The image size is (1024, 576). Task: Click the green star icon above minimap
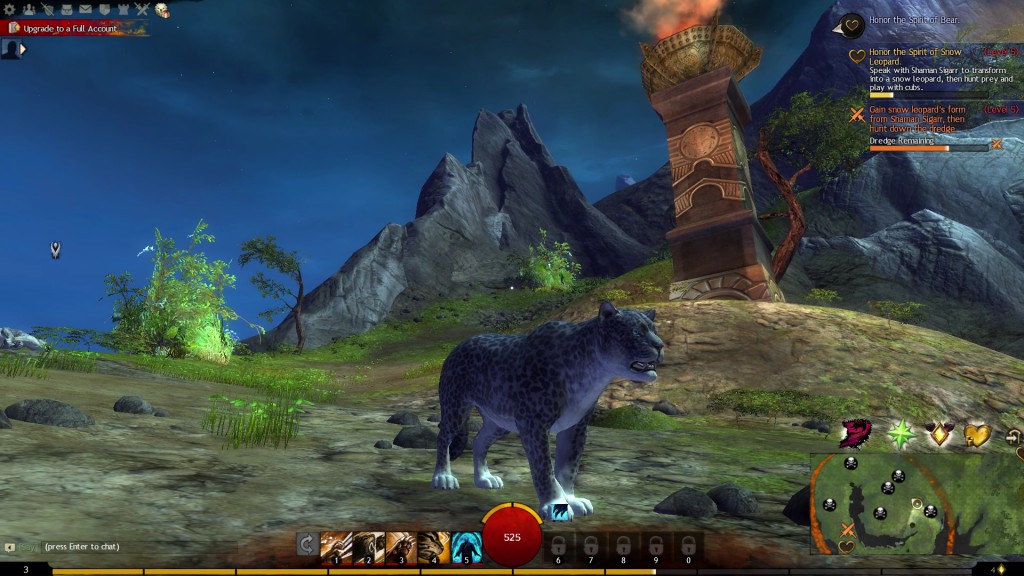tap(902, 433)
